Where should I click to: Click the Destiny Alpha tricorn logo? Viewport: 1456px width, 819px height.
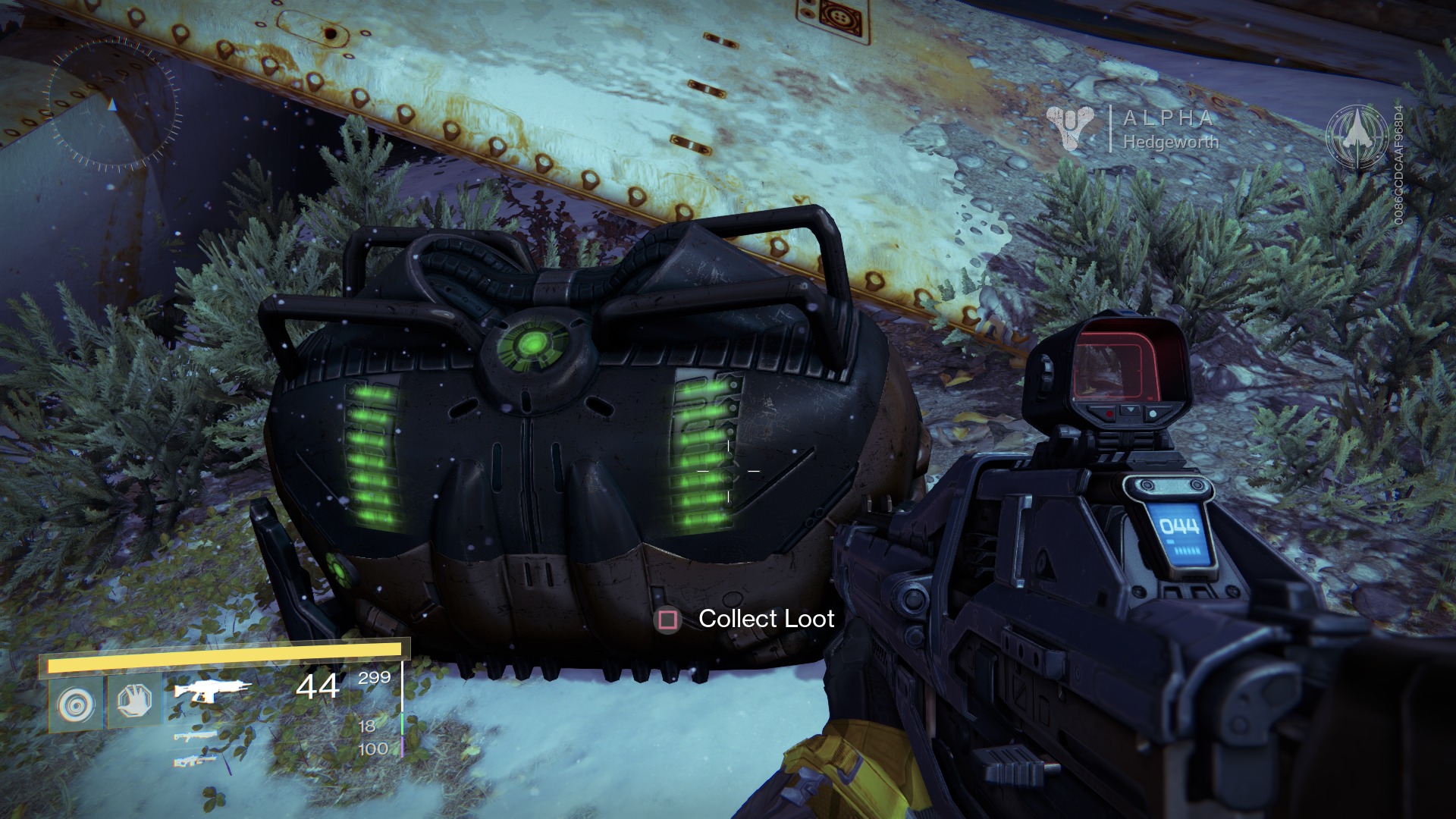[1070, 127]
